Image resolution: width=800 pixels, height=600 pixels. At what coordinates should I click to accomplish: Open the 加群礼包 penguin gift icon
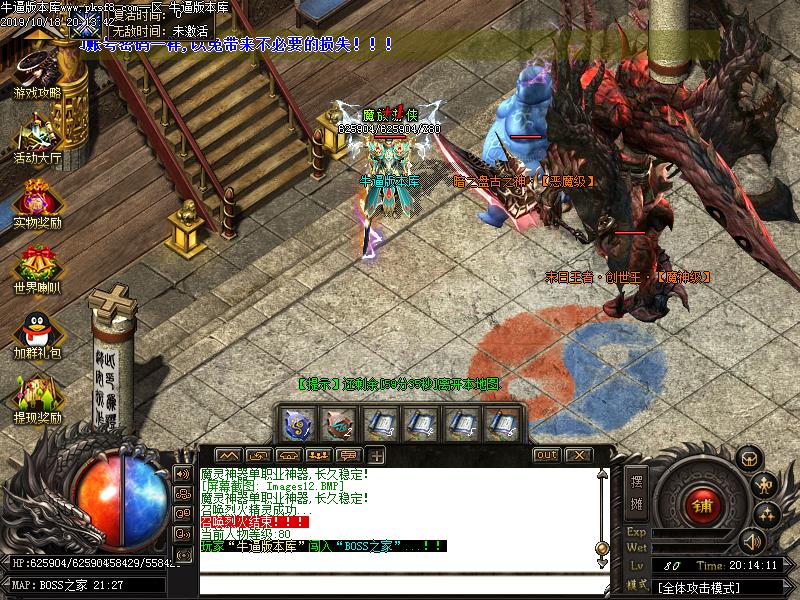pyautogui.click(x=37, y=332)
